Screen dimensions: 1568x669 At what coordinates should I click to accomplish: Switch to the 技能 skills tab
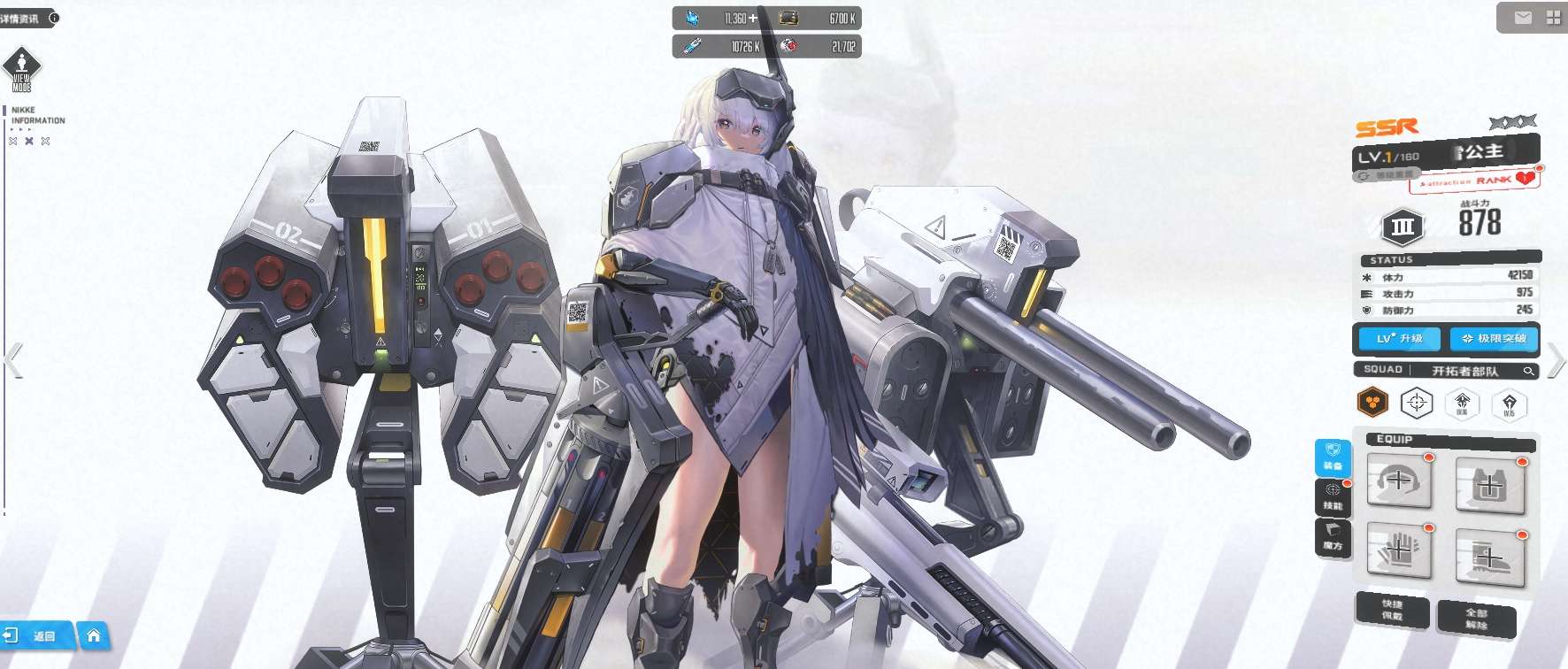(x=1333, y=497)
